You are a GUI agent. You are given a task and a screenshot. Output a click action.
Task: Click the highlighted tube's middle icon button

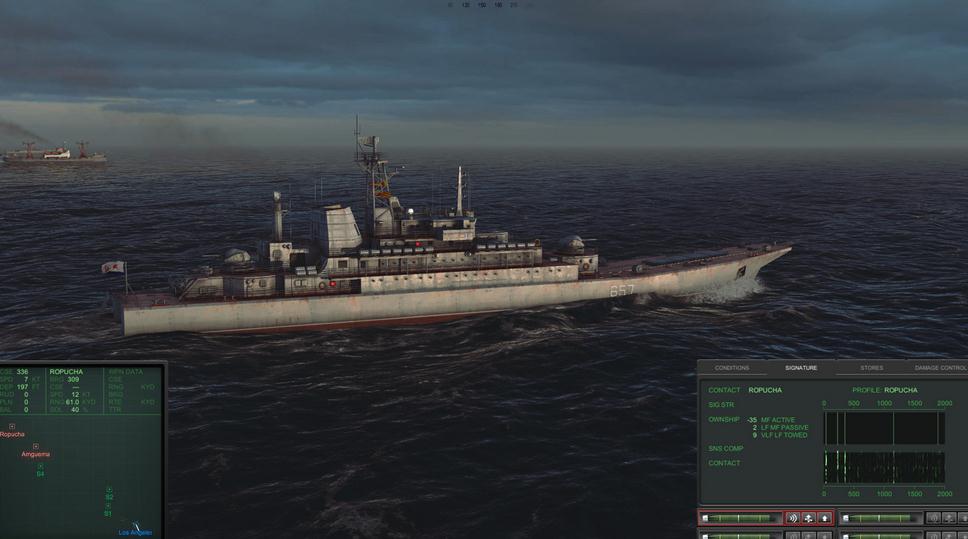(x=808, y=518)
